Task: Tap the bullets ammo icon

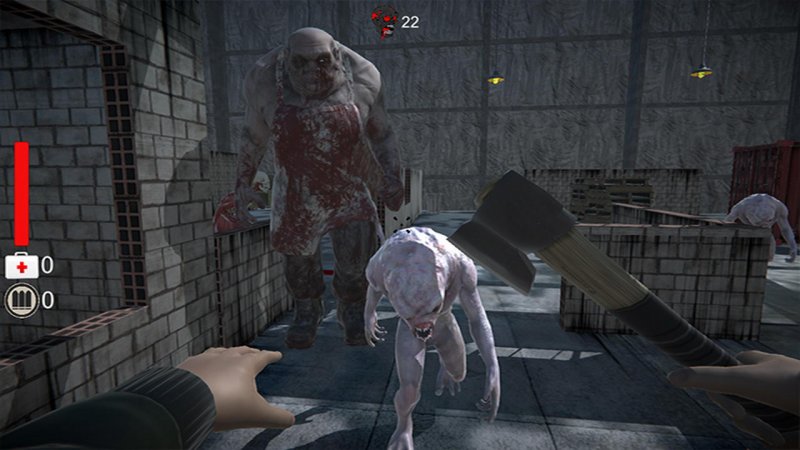Action: [x=21, y=299]
